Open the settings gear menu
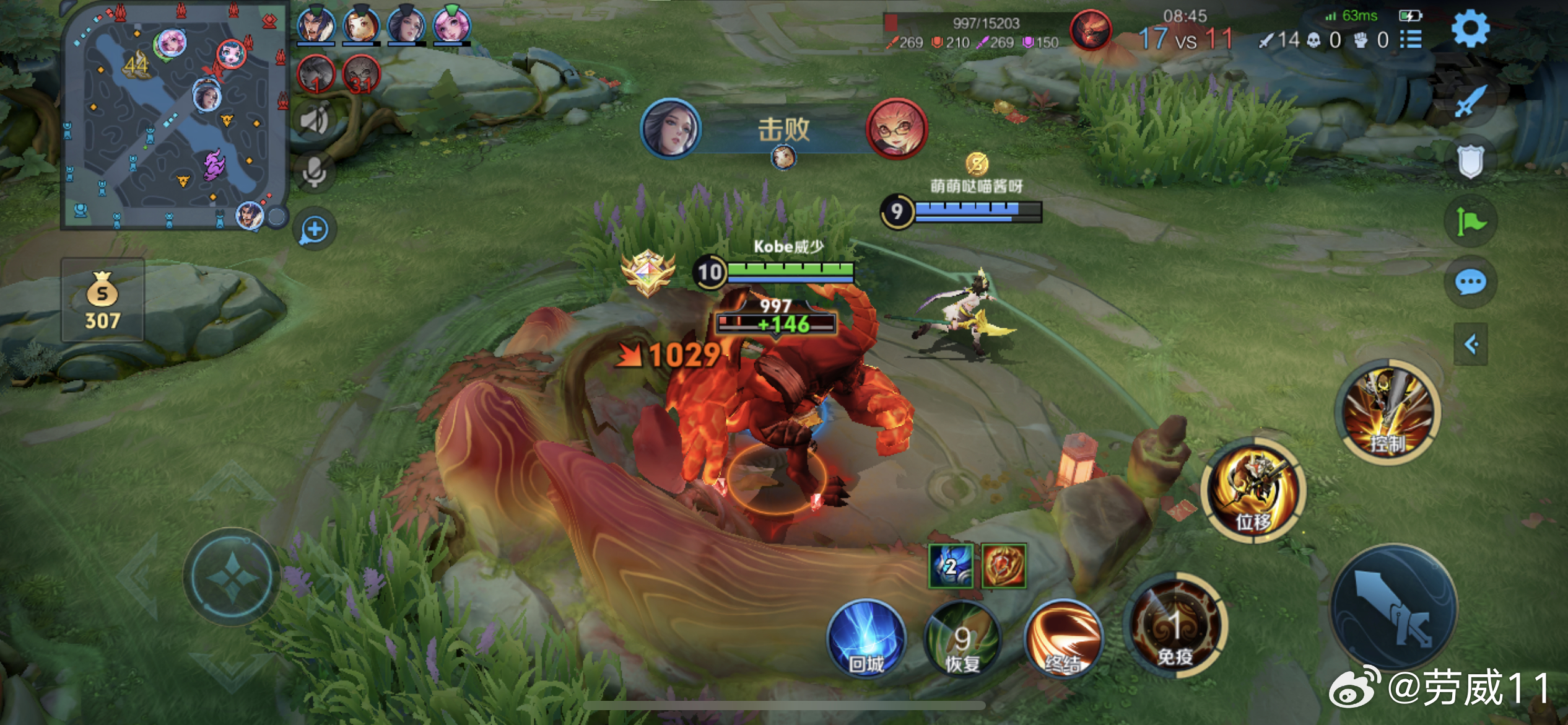This screenshot has height=725, width=1568. point(1470,29)
